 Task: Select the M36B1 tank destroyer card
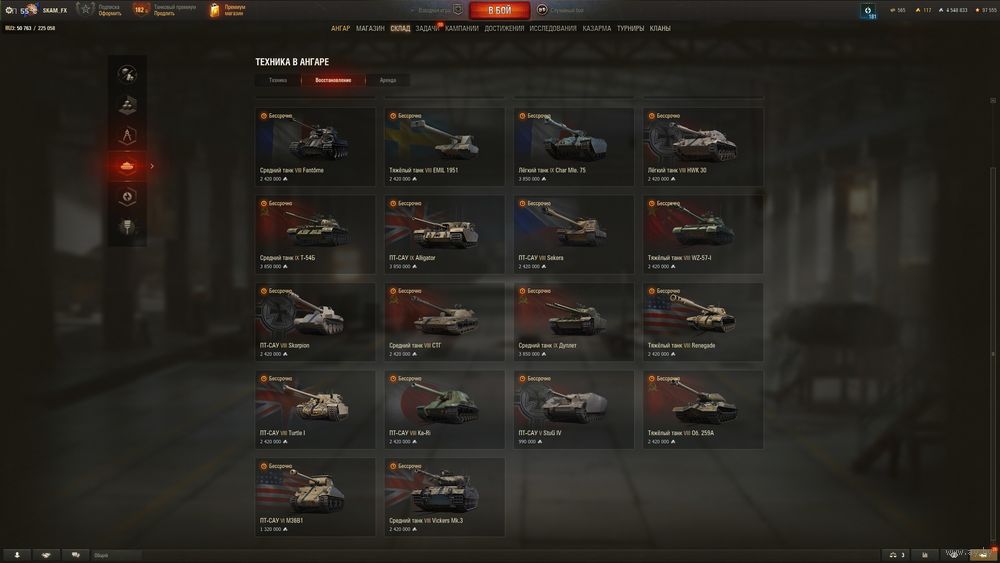[x=315, y=496]
